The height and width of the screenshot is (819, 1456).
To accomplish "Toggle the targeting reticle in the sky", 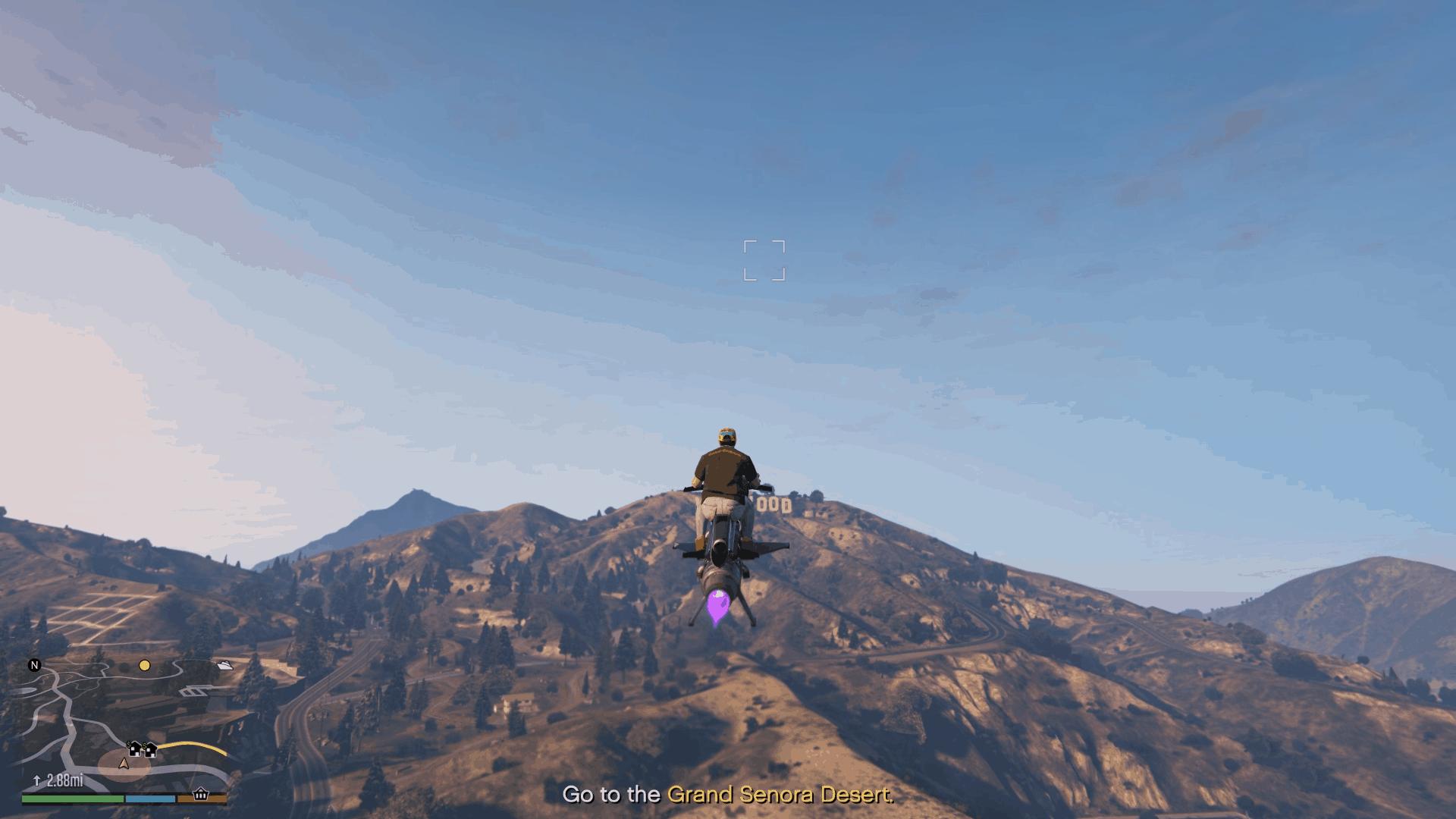I will 764,261.
